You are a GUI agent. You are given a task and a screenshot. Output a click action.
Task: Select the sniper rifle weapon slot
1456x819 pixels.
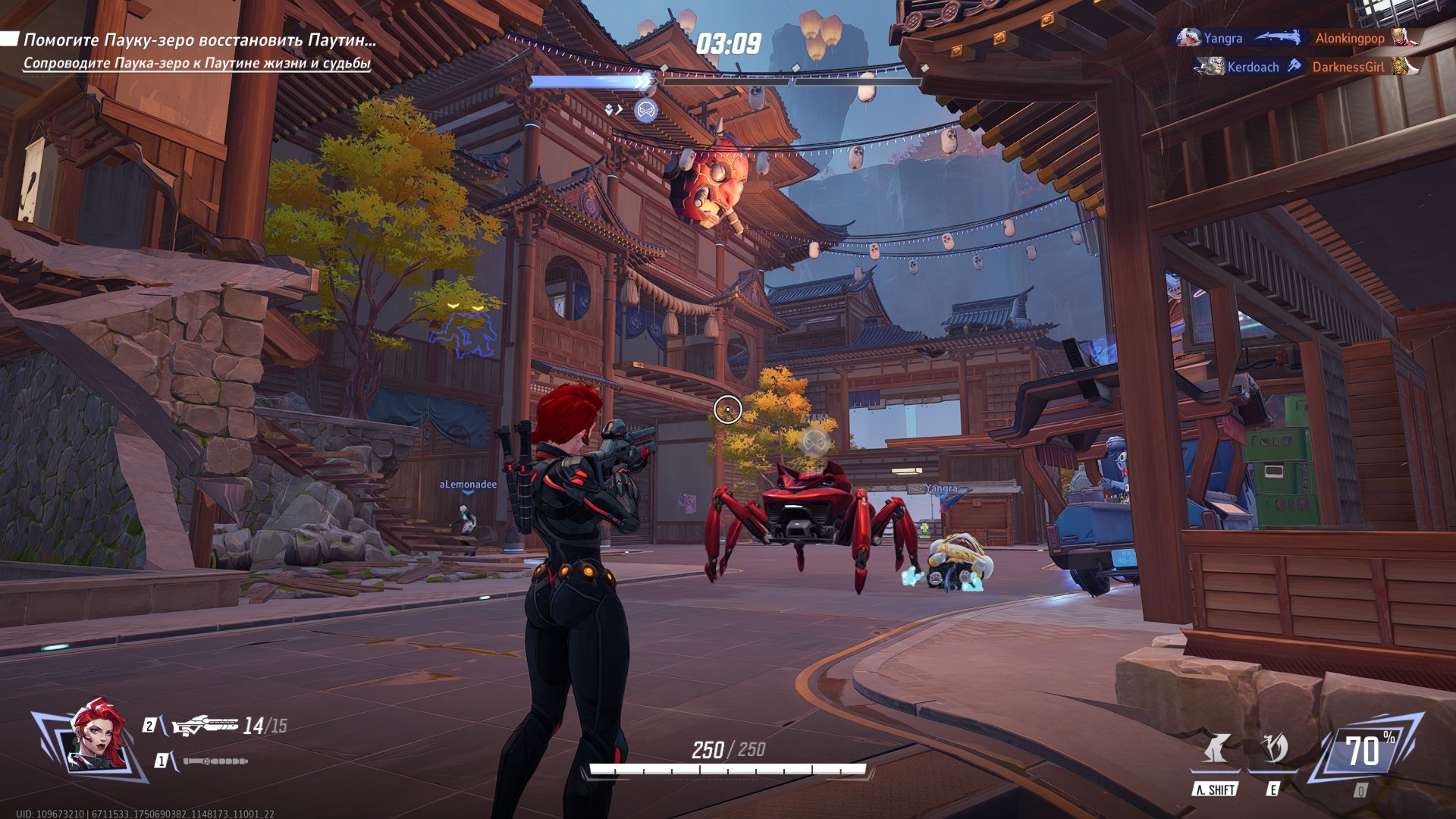point(205,726)
